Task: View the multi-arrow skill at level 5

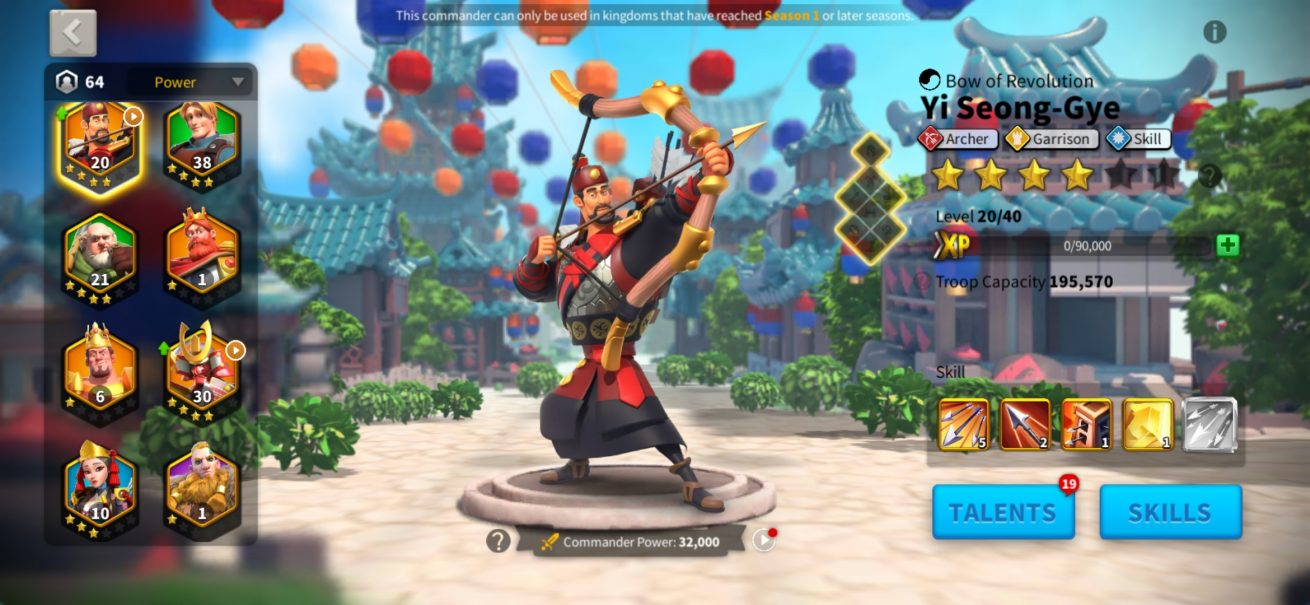Action: point(964,425)
